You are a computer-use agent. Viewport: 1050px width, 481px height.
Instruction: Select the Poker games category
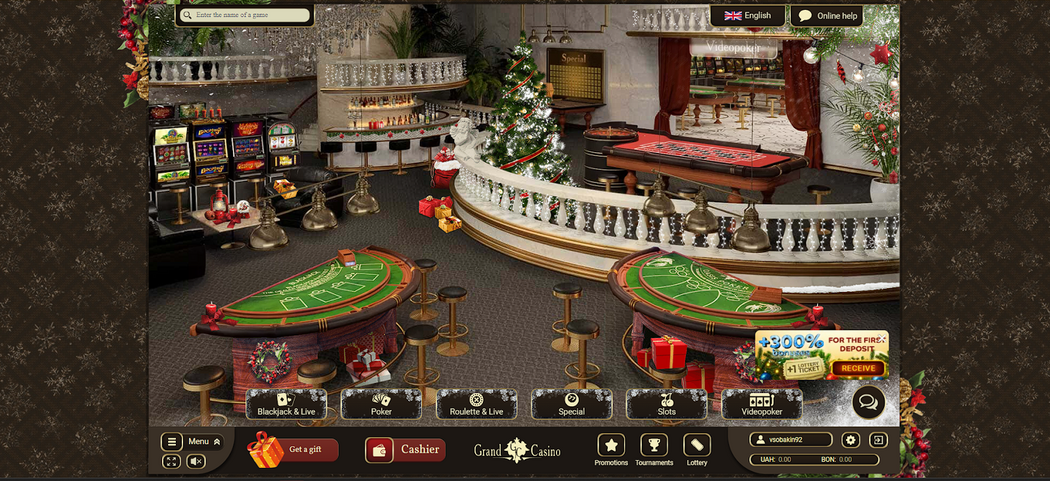(381, 404)
